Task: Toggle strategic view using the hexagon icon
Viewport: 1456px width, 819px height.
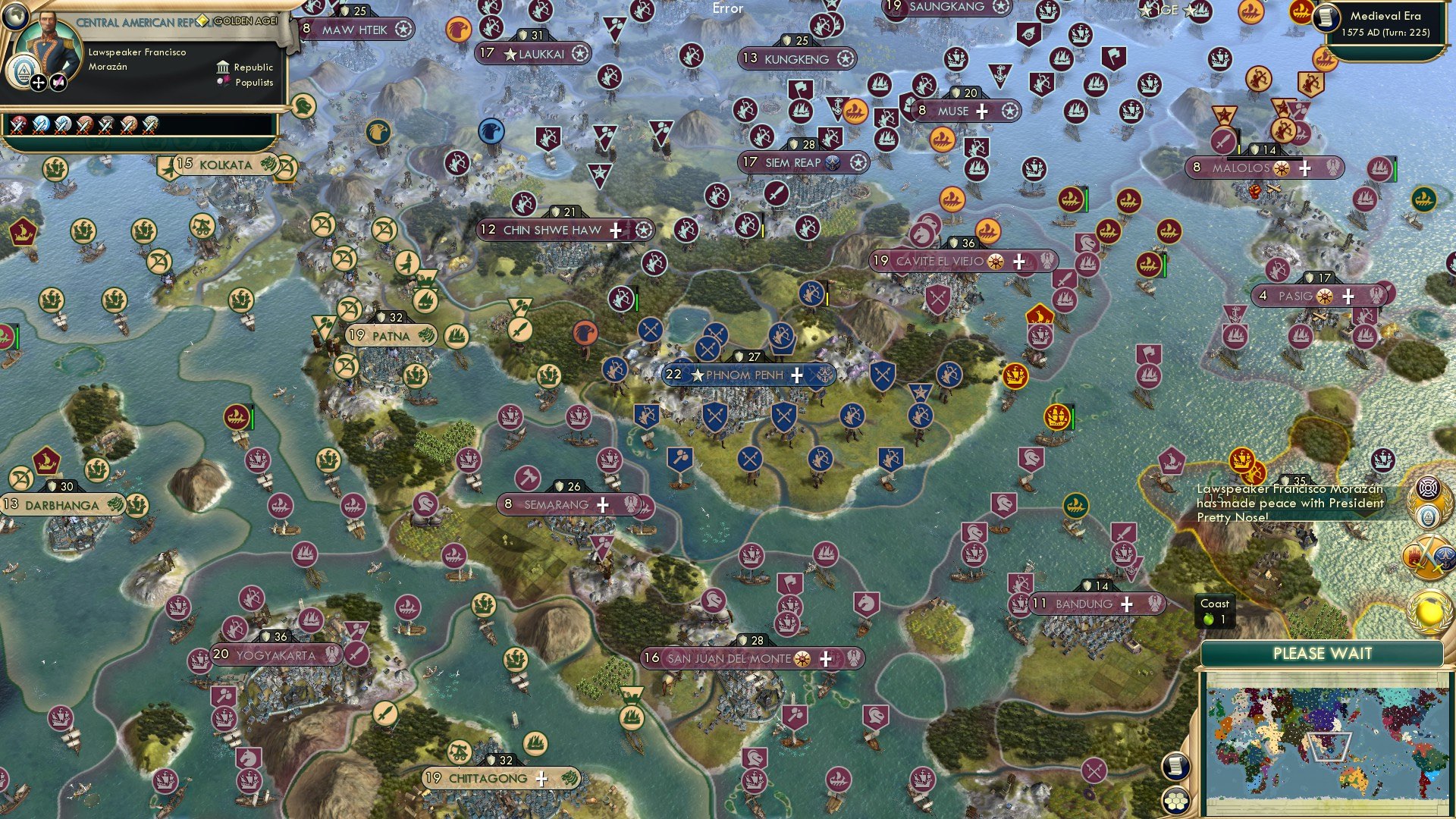Action: click(1176, 801)
